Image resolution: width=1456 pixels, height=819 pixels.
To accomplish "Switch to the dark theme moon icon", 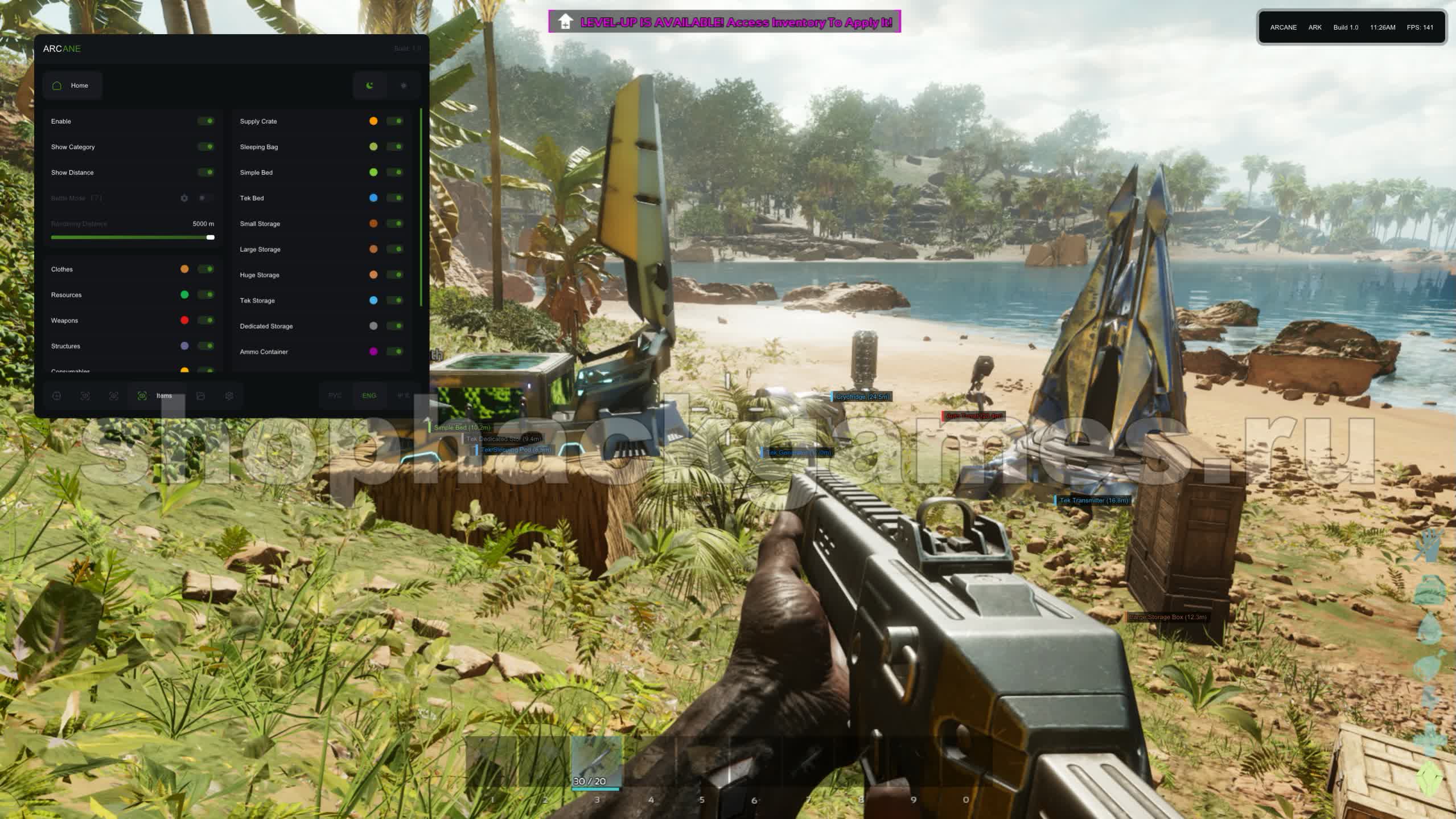I will click(370, 85).
